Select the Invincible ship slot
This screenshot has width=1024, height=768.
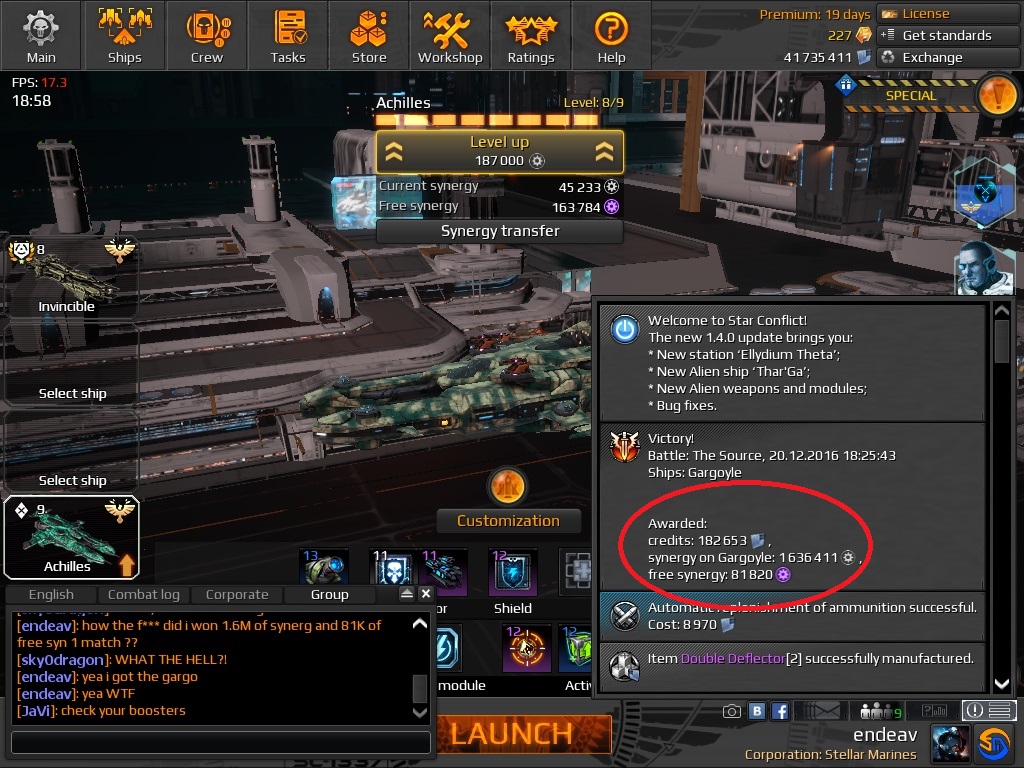tap(70, 279)
